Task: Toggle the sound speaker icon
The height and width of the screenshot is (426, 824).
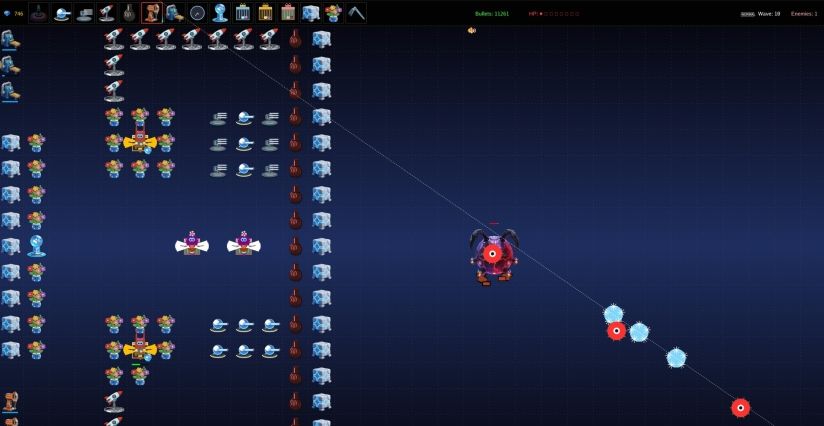Action: coord(471,30)
